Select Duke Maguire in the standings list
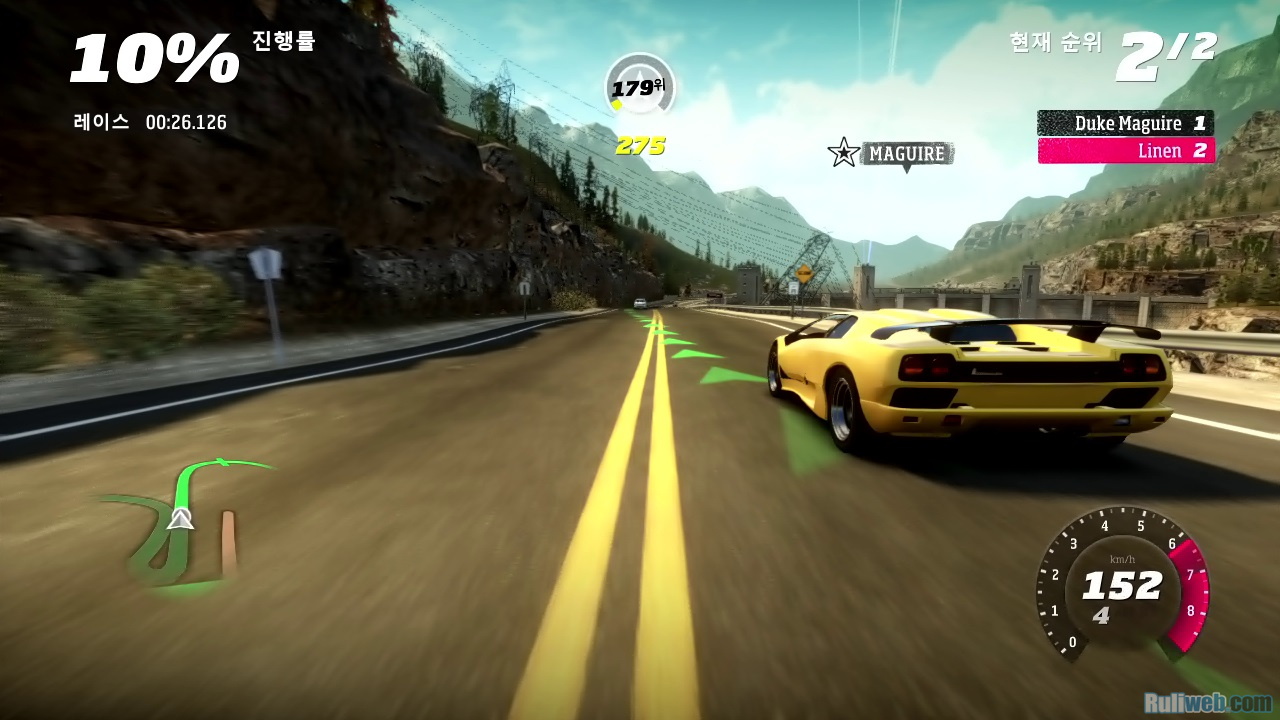The width and height of the screenshot is (1280, 720). click(1125, 123)
